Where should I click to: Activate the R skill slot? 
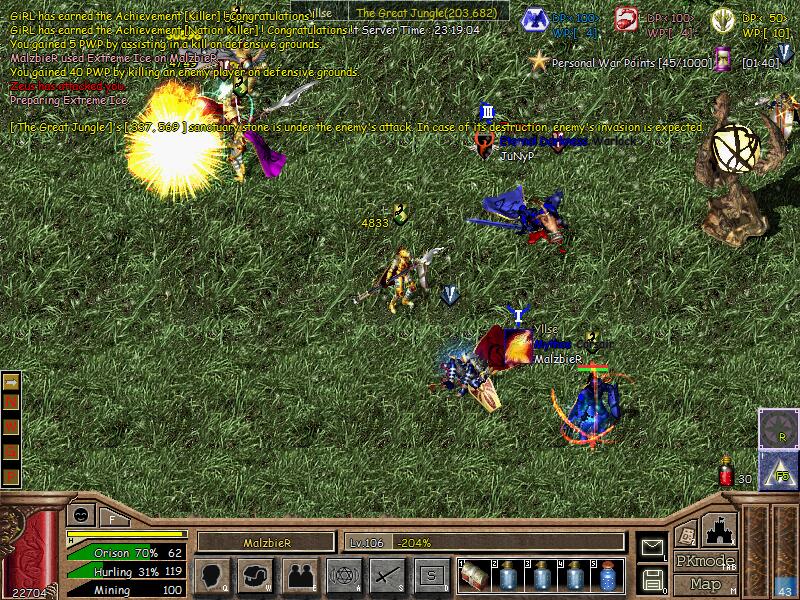[778, 429]
